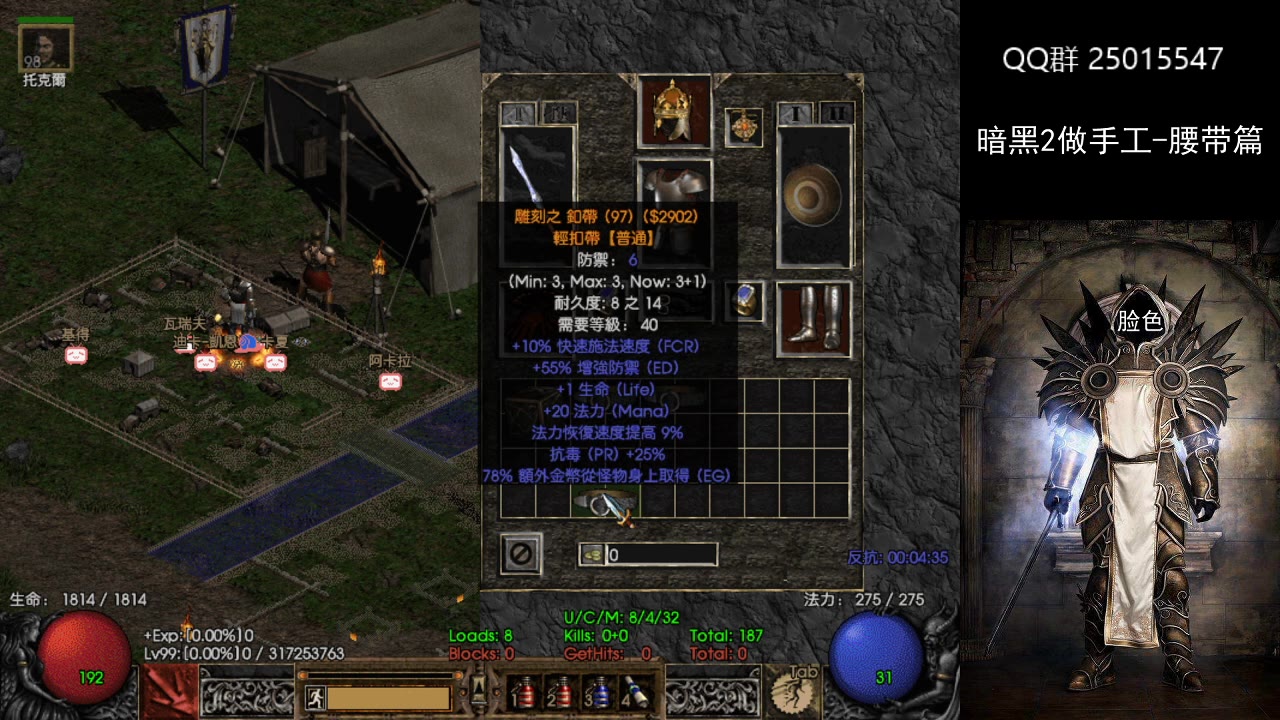Screen dimensions: 1280x720
Task: Switch to right weapon set II tab
Action: 838,113
